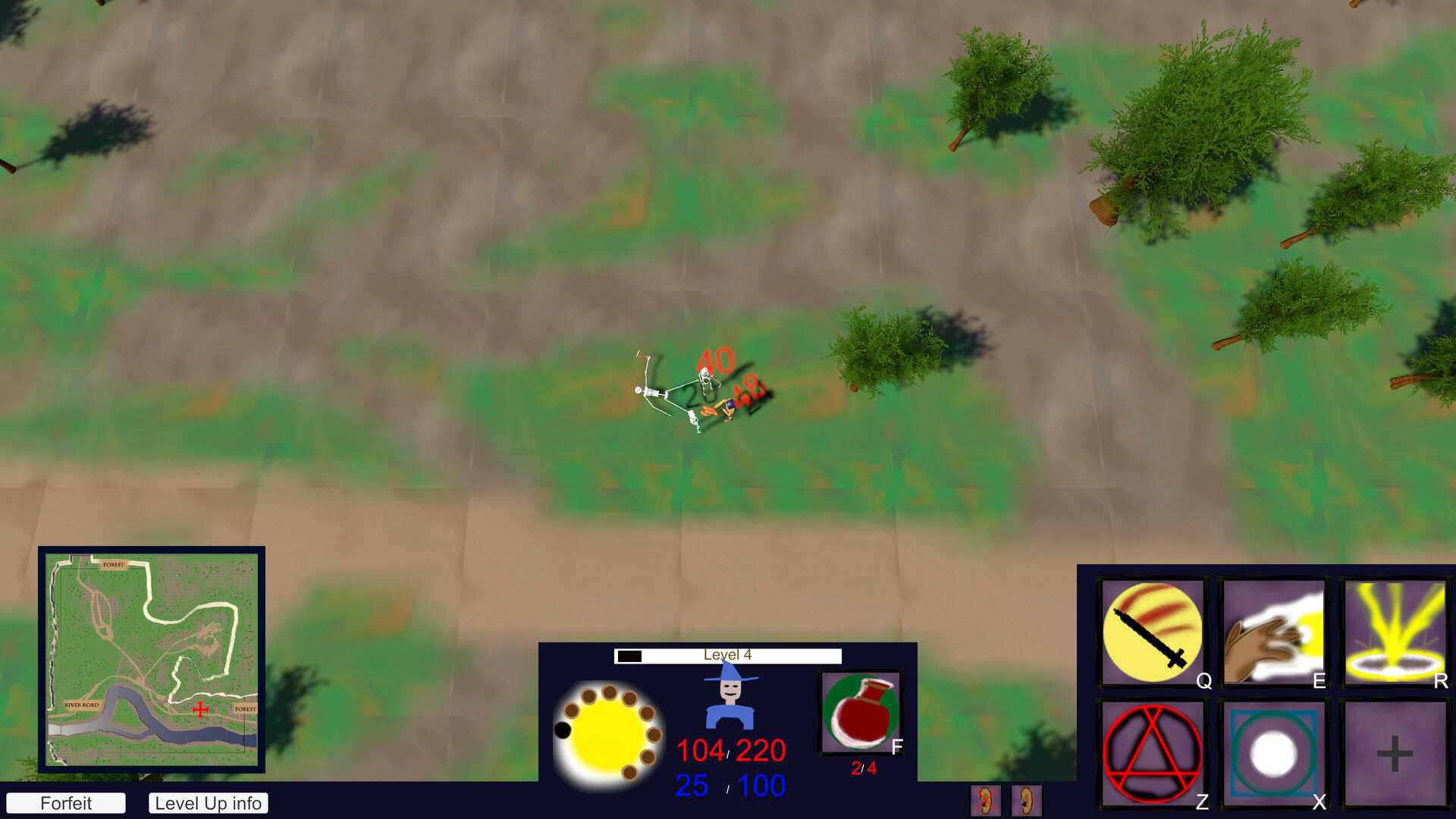Viewport: 1456px width, 819px height.
Task: Click the RIVER ROAD label on the minimap
Action: tap(83, 704)
